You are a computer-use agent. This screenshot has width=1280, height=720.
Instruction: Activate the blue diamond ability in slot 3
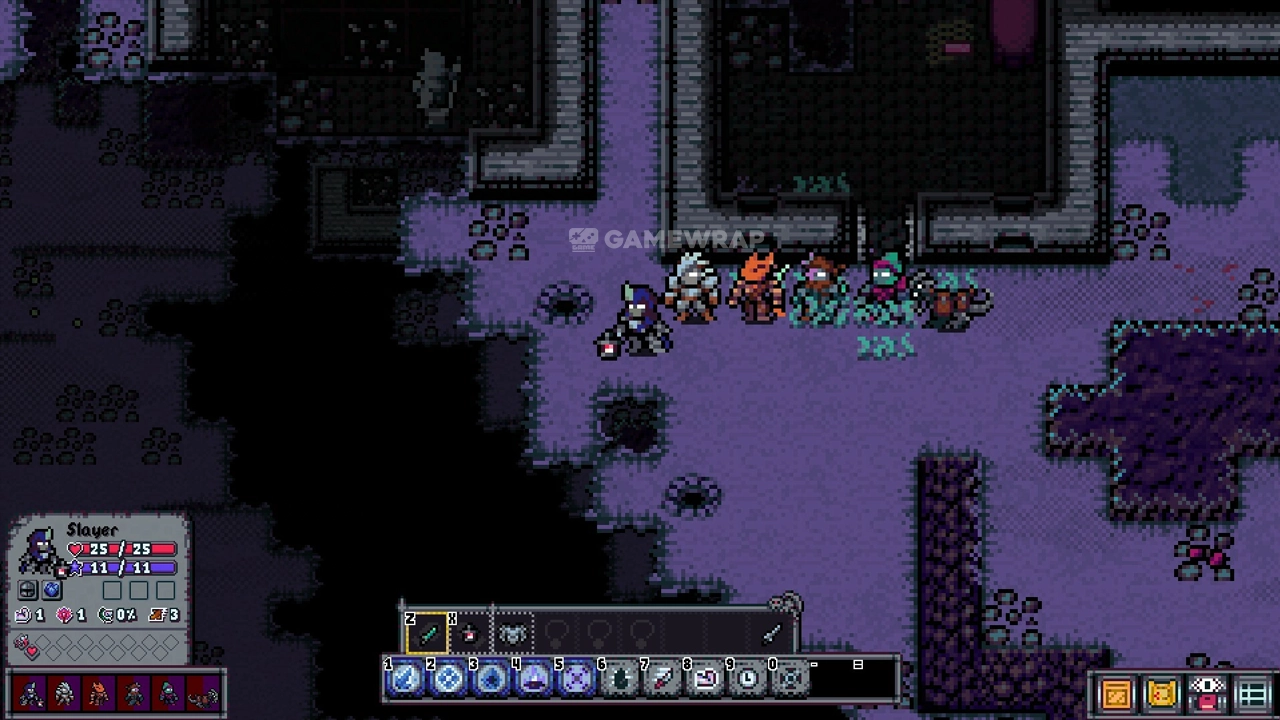491,680
